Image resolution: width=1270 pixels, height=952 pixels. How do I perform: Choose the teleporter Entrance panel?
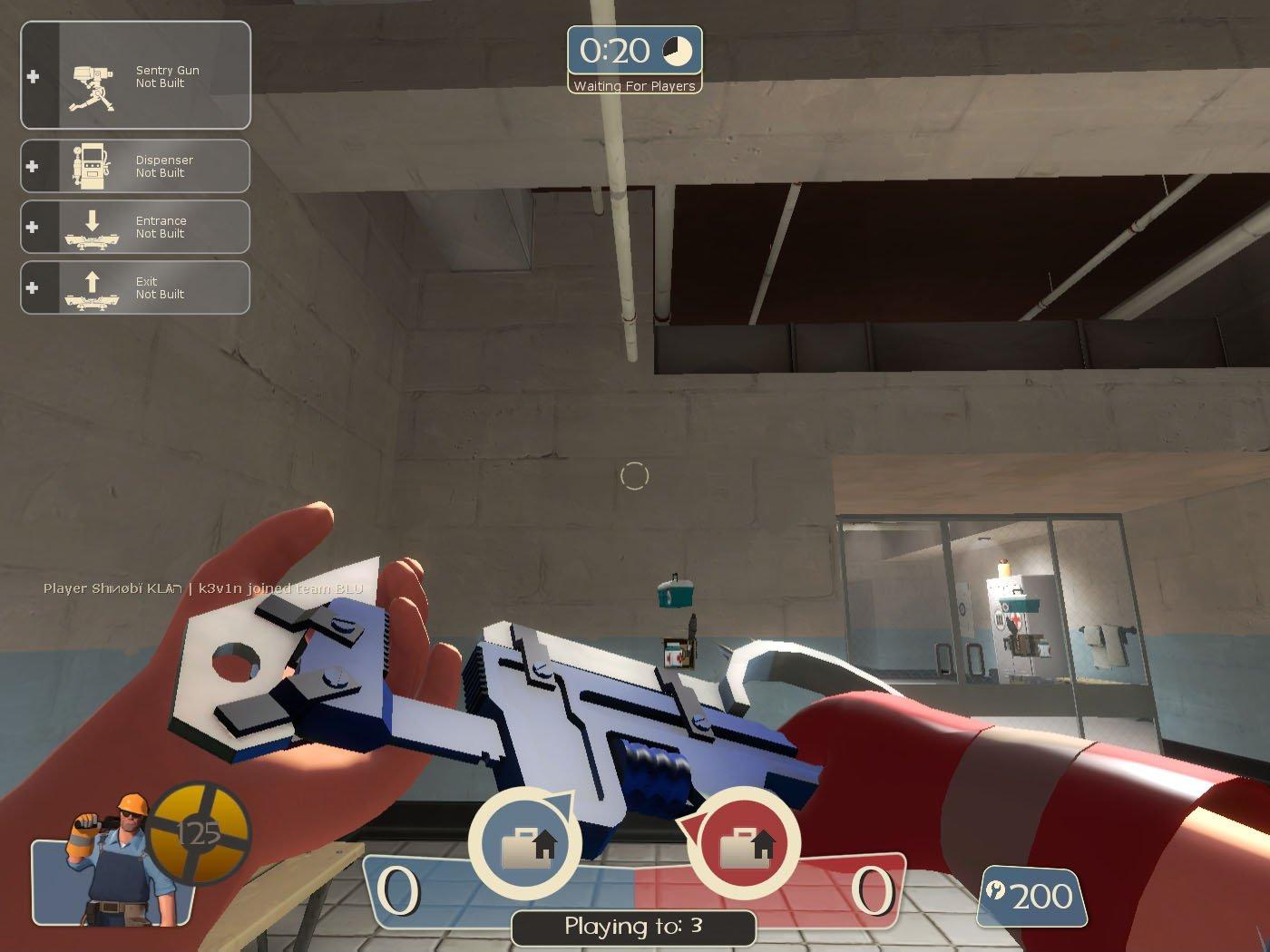[136, 227]
